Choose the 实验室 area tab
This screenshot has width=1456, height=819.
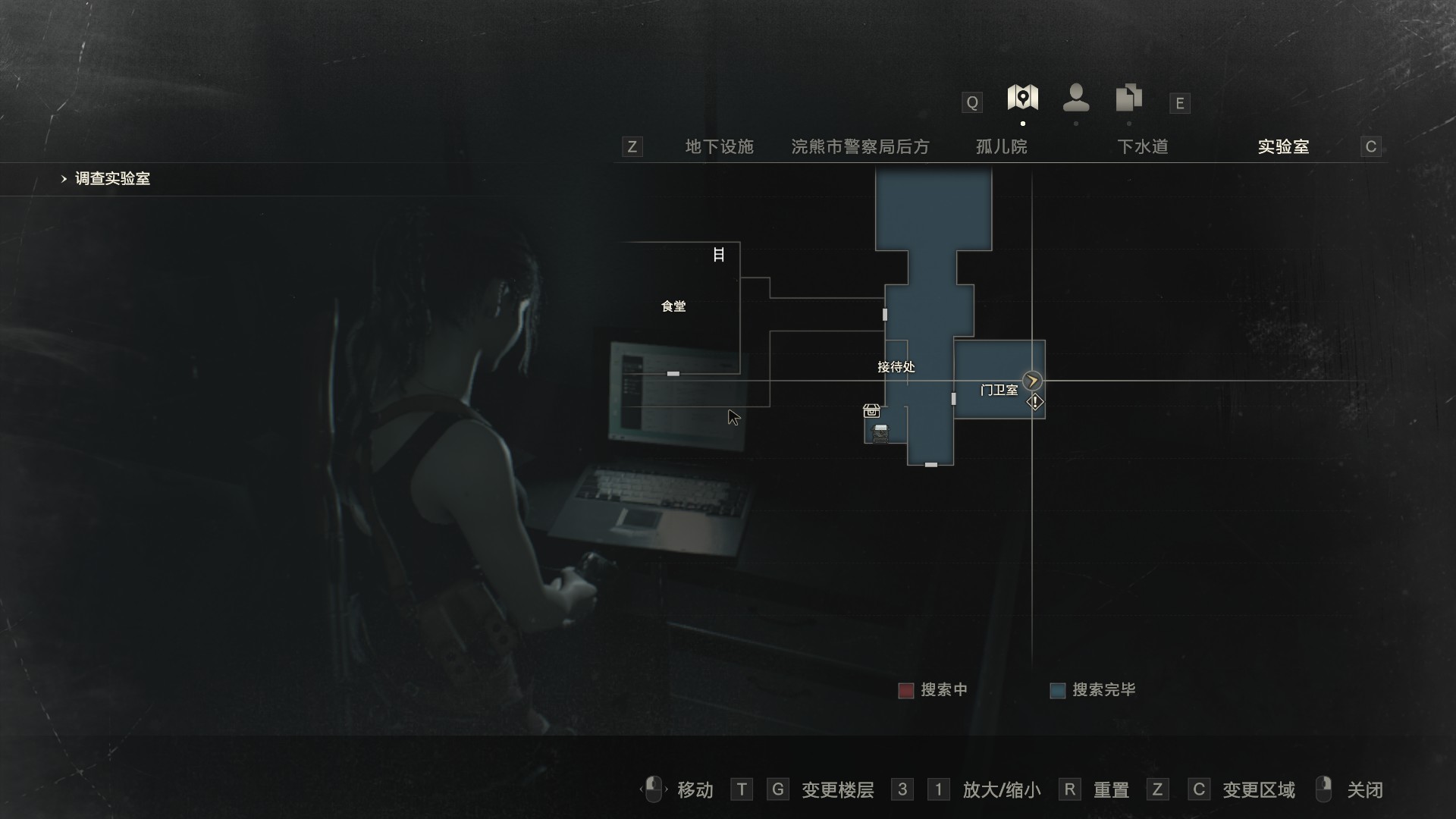[1283, 146]
